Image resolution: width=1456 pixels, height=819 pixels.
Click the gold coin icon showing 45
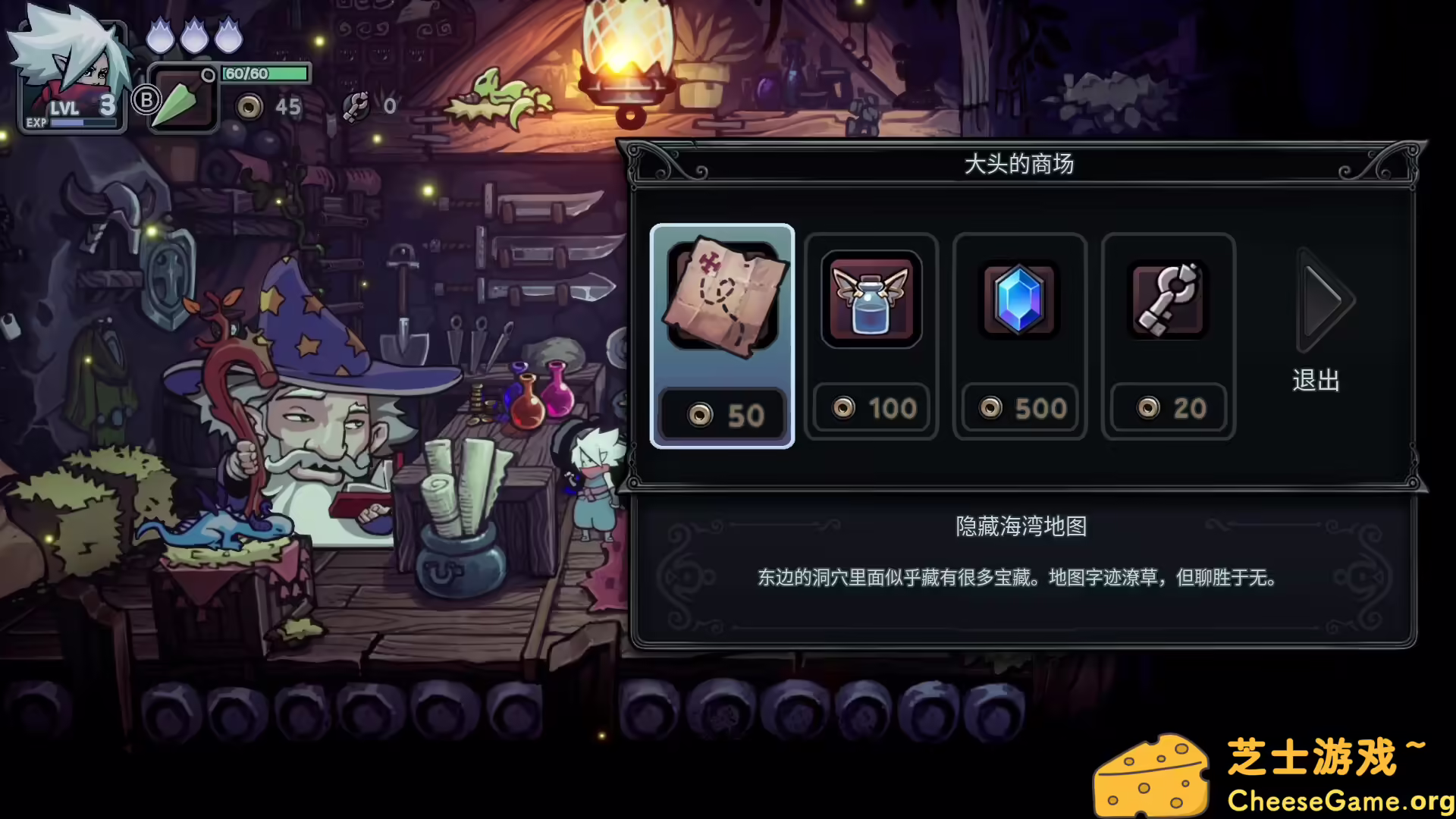pyautogui.click(x=250, y=107)
